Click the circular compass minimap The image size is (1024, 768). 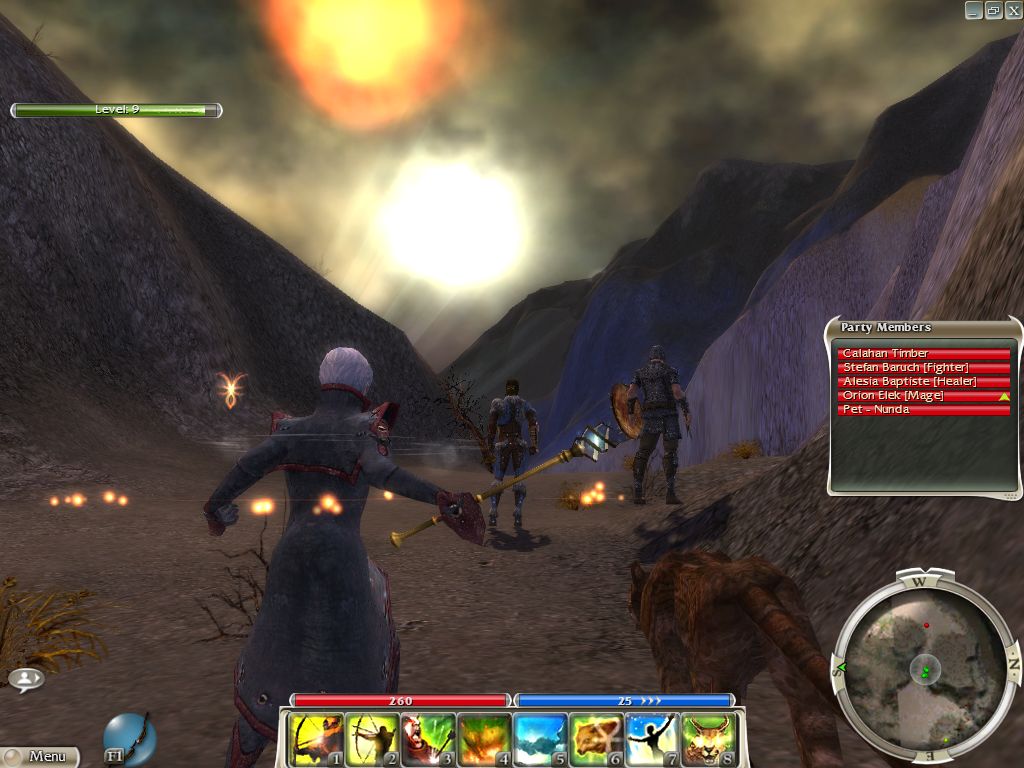tap(924, 664)
